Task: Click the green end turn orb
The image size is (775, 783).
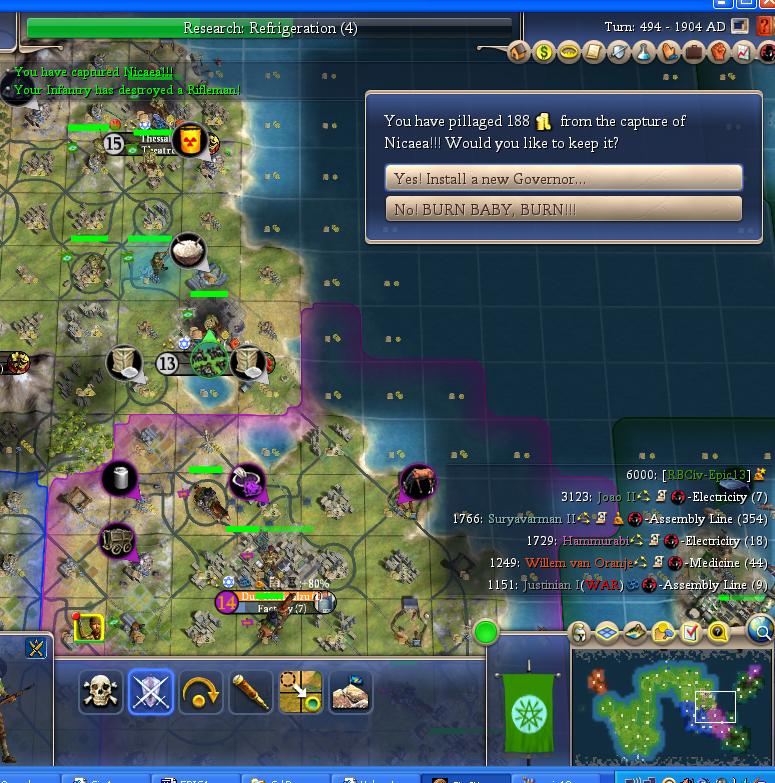Action: click(x=486, y=632)
